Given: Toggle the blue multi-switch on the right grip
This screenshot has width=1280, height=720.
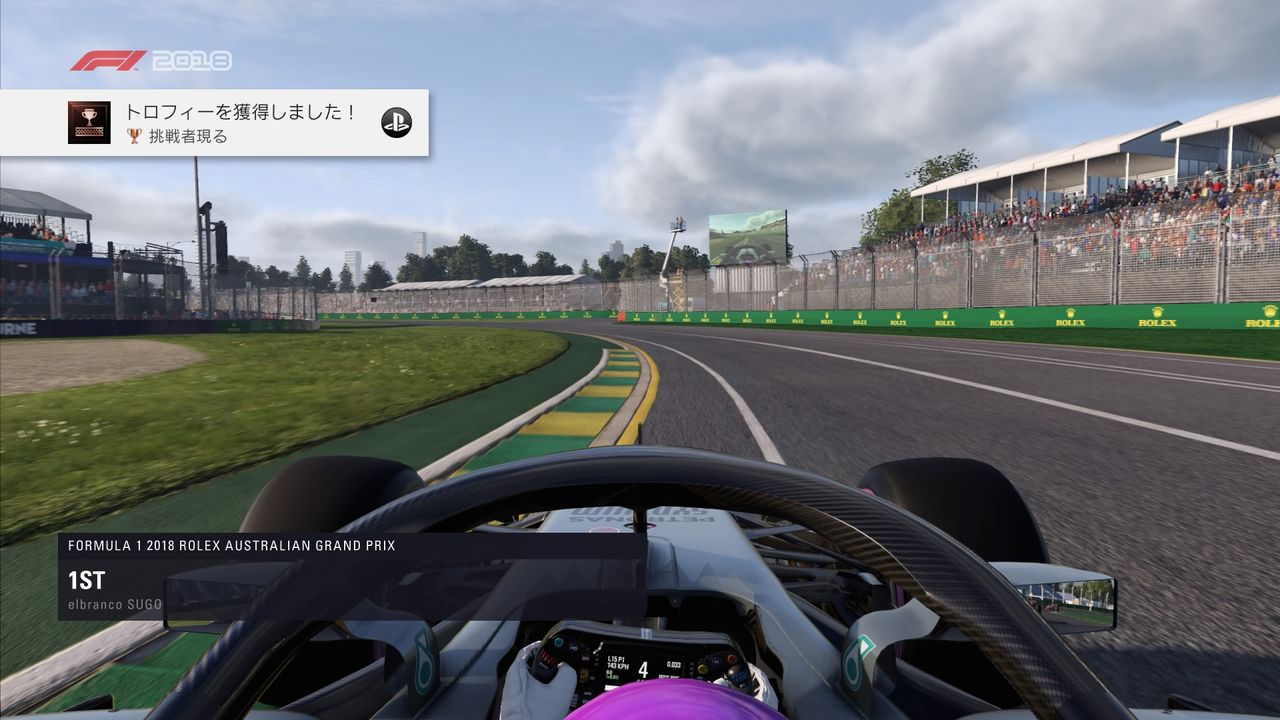Looking at the screenshot, I should (739, 676).
